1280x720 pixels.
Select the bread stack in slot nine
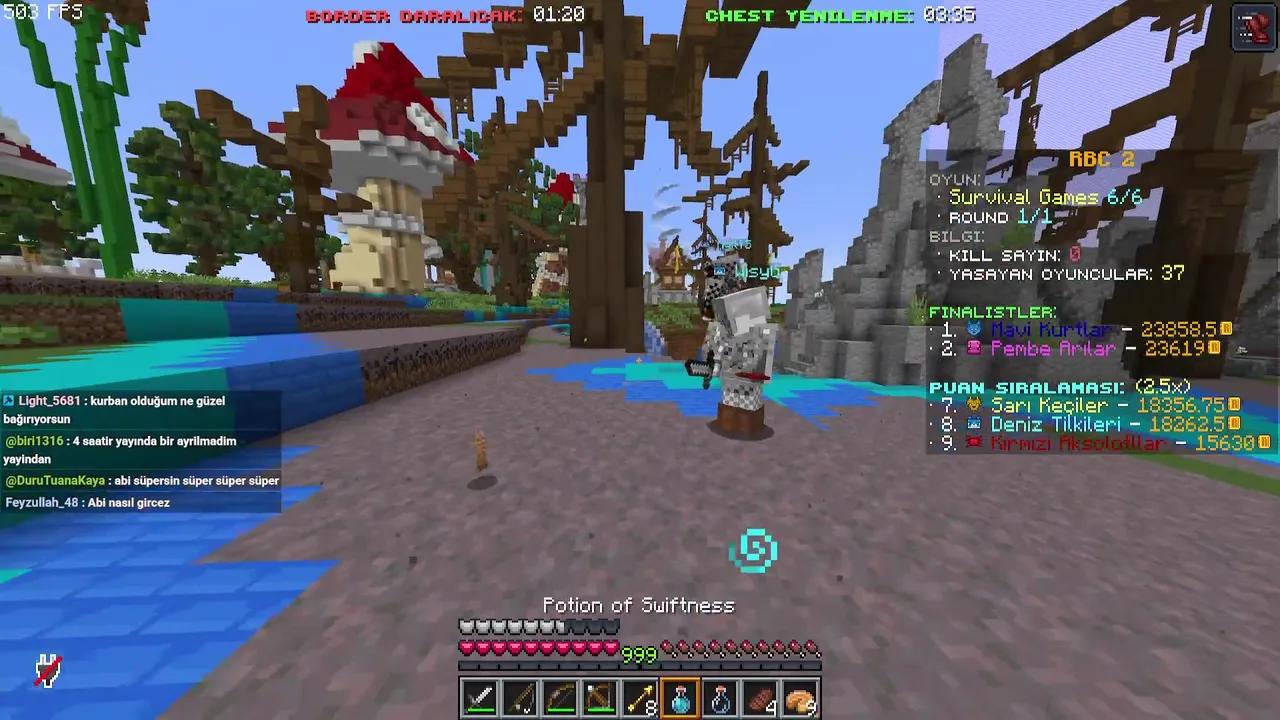point(800,697)
